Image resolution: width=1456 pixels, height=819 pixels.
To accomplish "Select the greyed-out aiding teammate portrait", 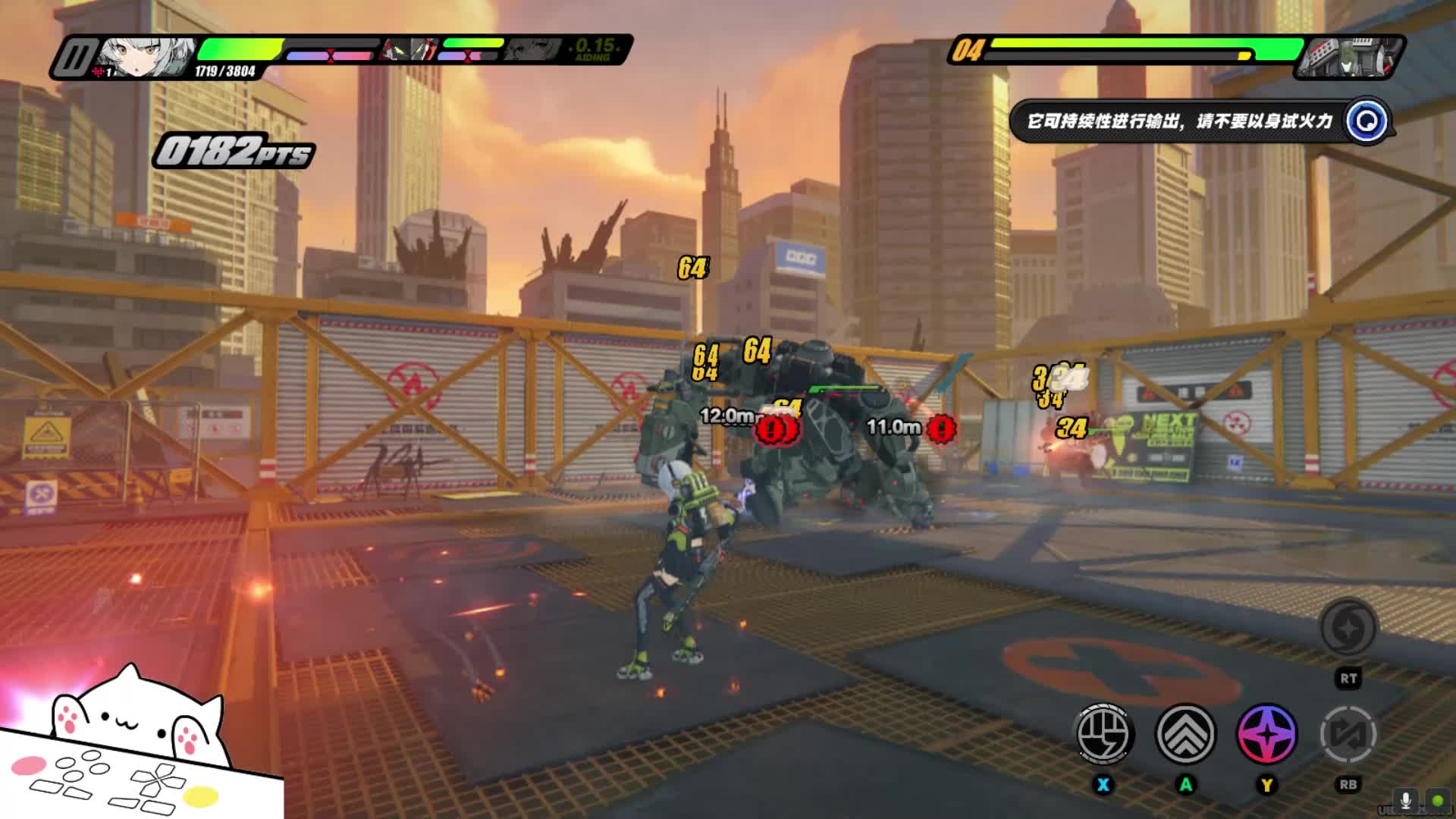I will coord(531,50).
